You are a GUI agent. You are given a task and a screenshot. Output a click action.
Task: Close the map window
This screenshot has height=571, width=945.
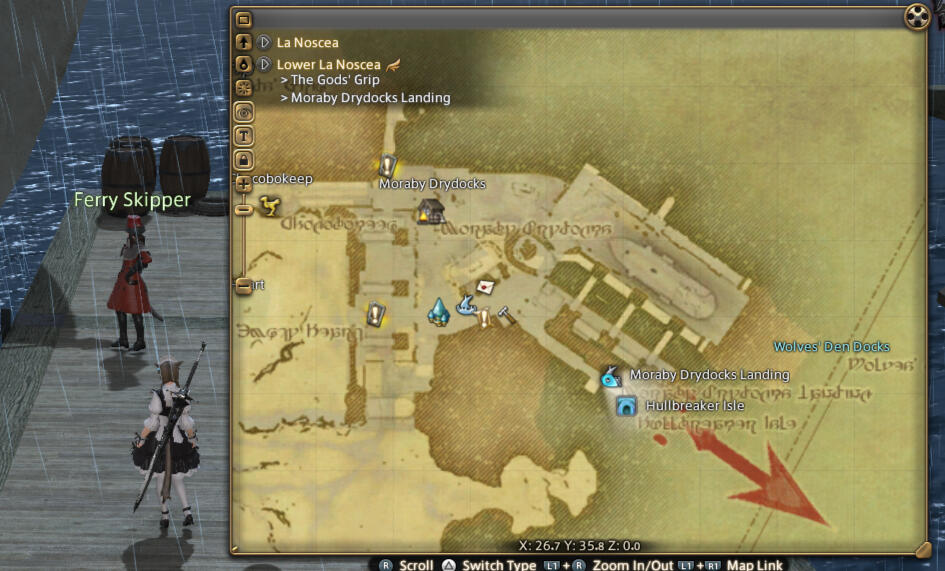(x=916, y=18)
